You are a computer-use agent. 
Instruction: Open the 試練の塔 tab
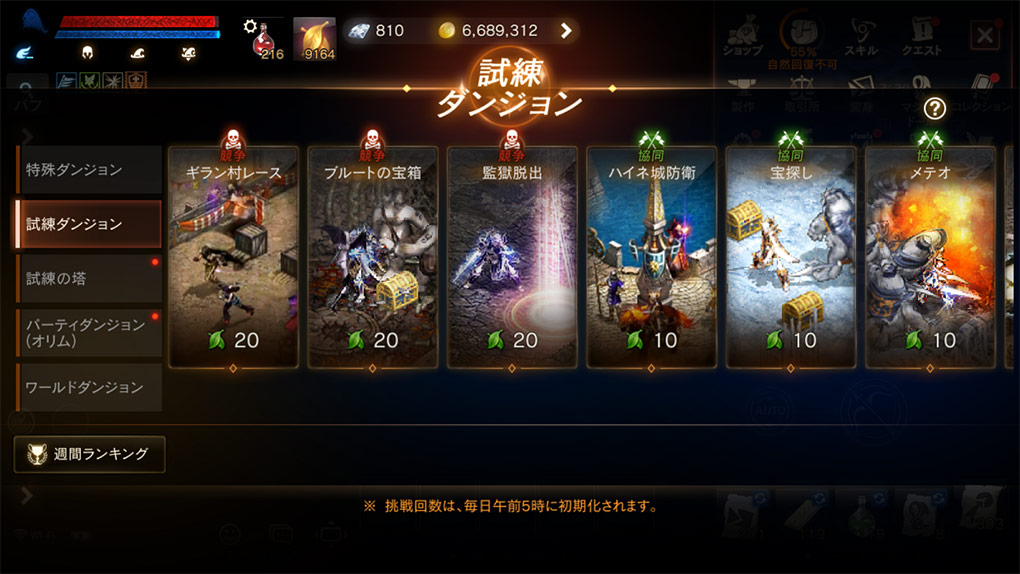coord(88,278)
